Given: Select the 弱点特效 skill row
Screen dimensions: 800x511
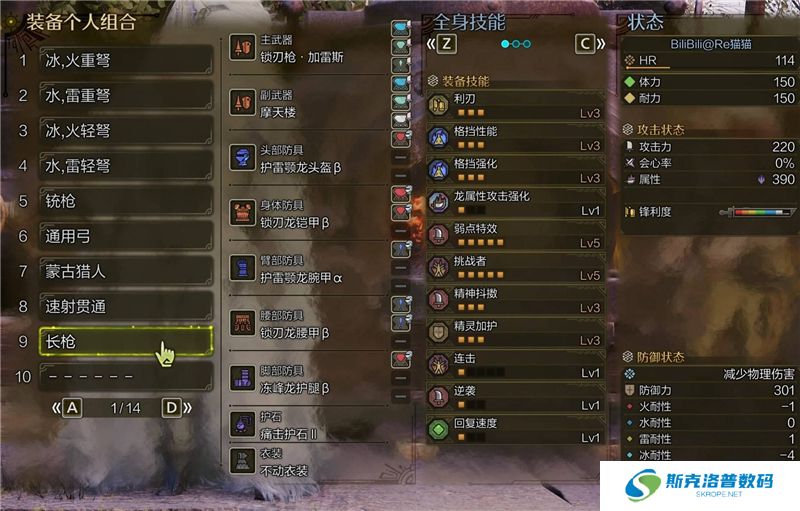Looking at the screenshot, I should 514,235.
